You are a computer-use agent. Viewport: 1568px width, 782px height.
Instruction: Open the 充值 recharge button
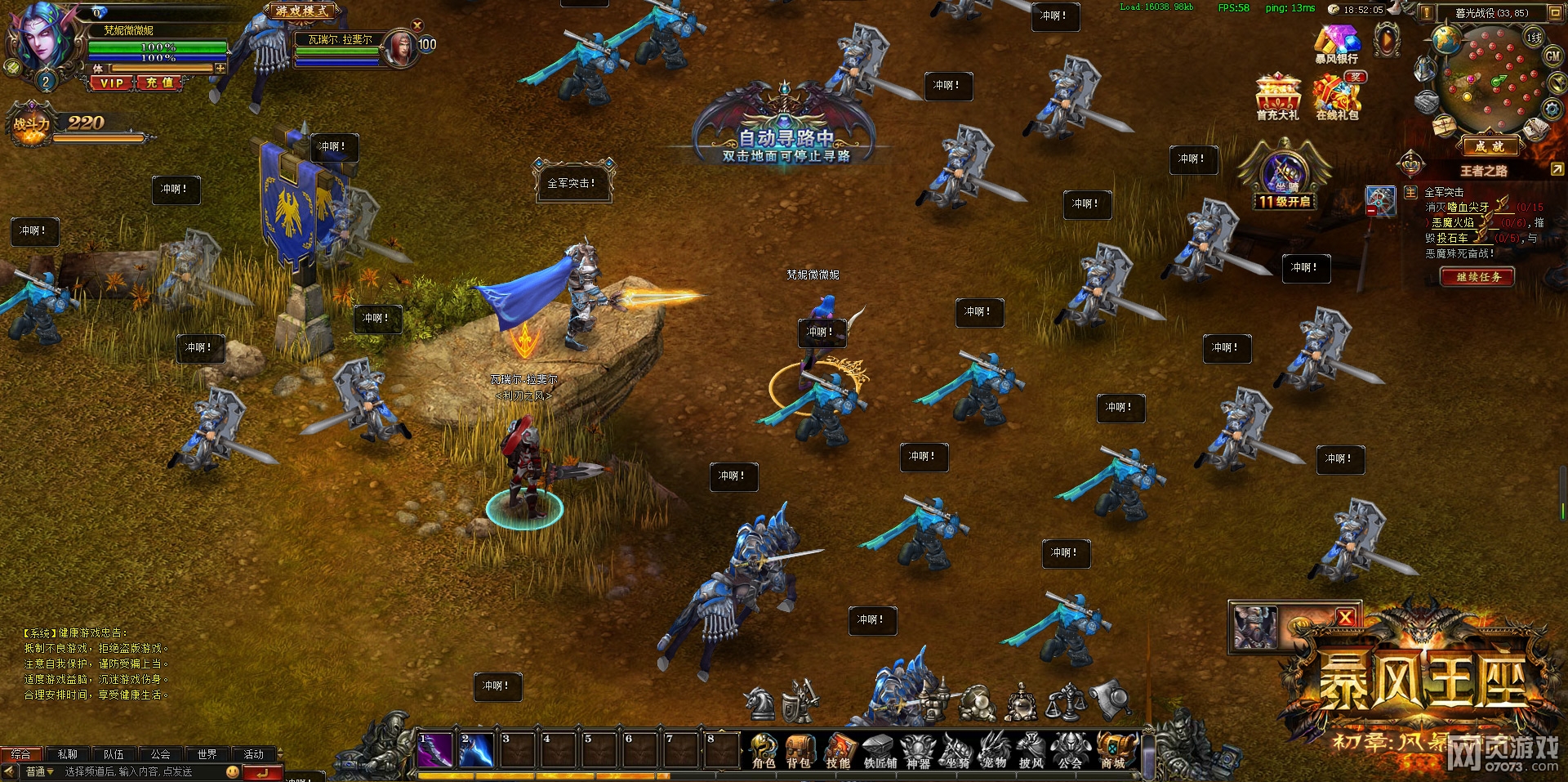click(x=159, y=83)
